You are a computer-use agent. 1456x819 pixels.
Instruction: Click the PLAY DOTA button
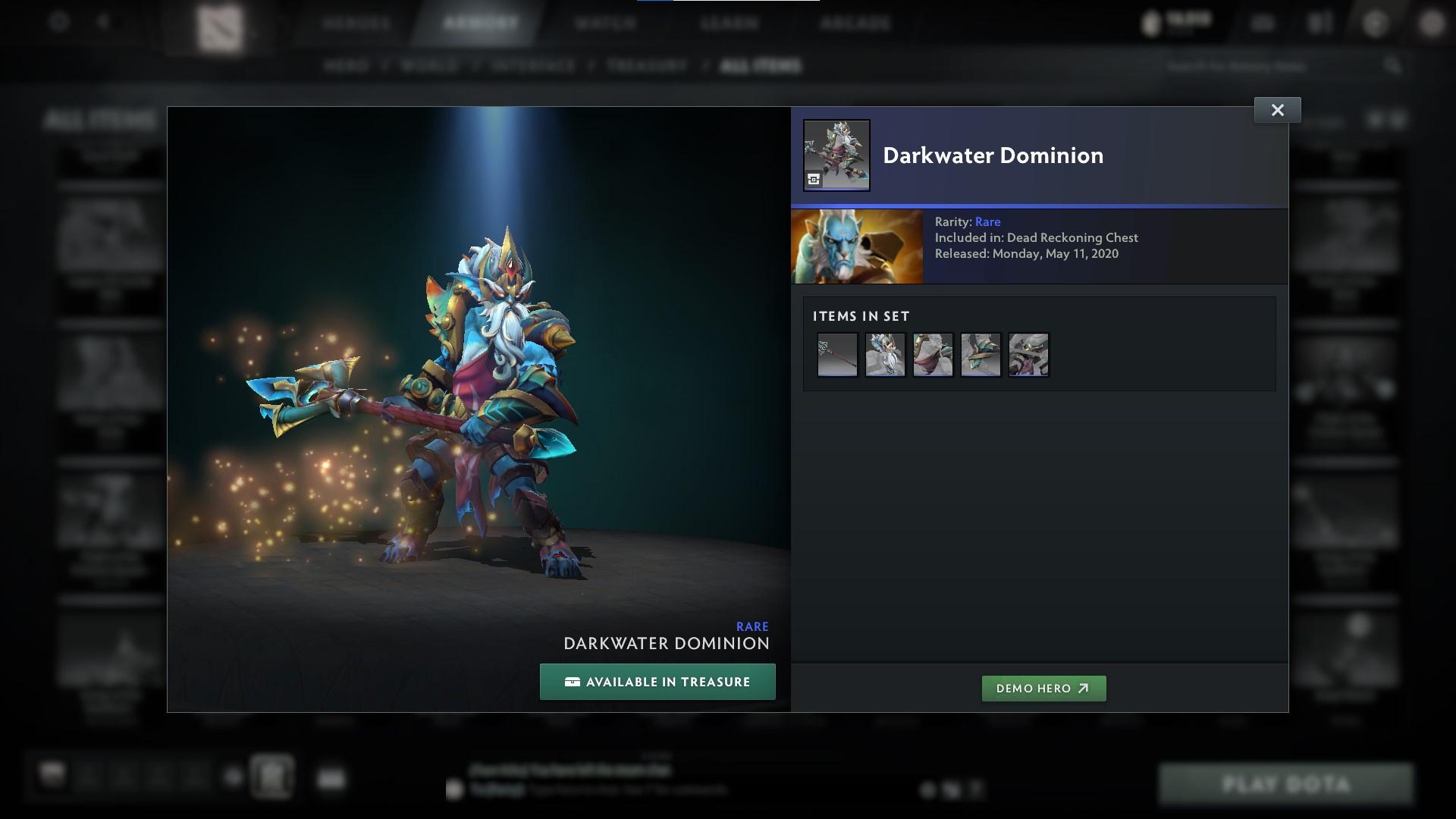coord(1287,783)
